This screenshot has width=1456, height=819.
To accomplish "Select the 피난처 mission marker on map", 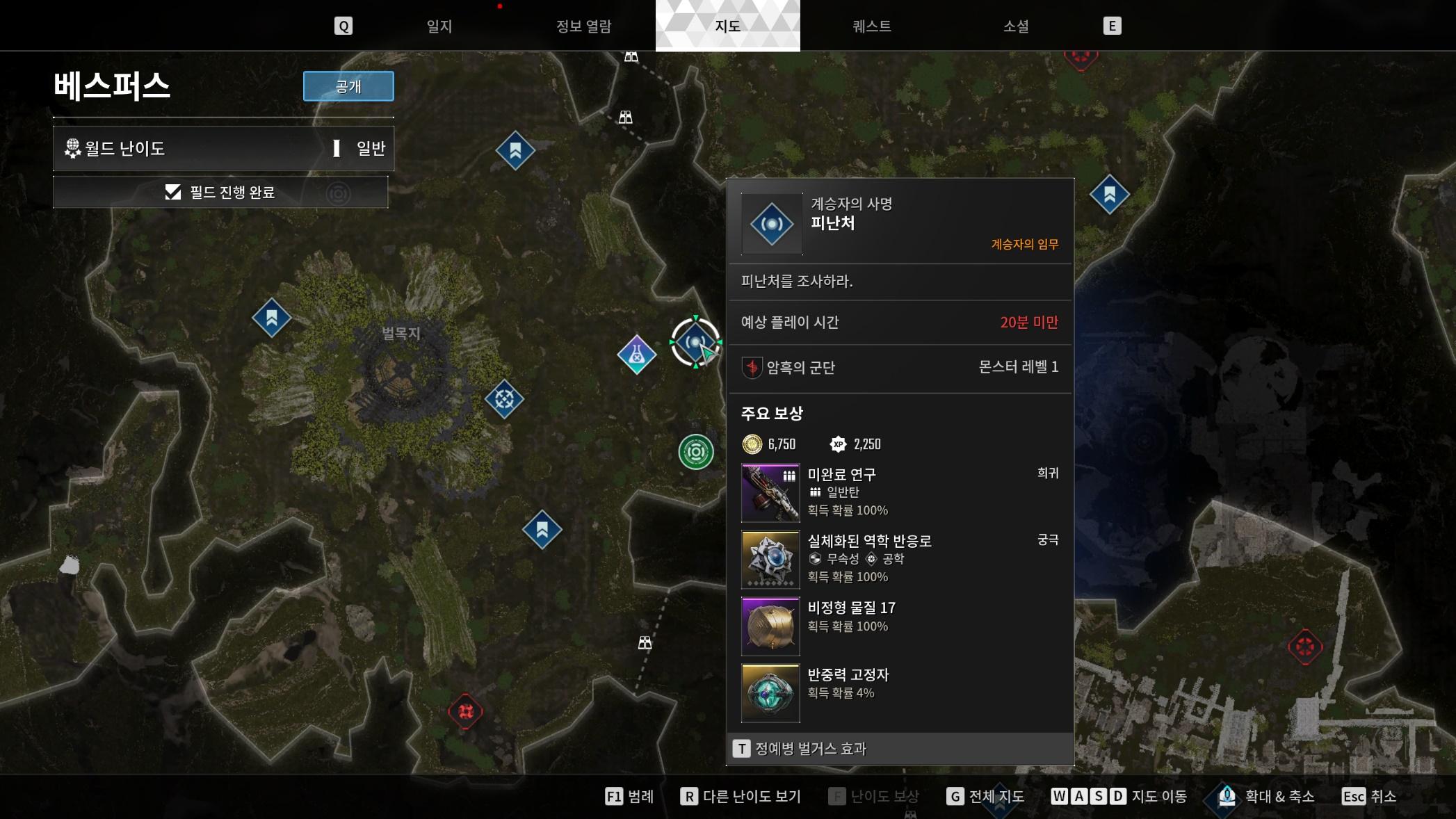I will point(695,342).
